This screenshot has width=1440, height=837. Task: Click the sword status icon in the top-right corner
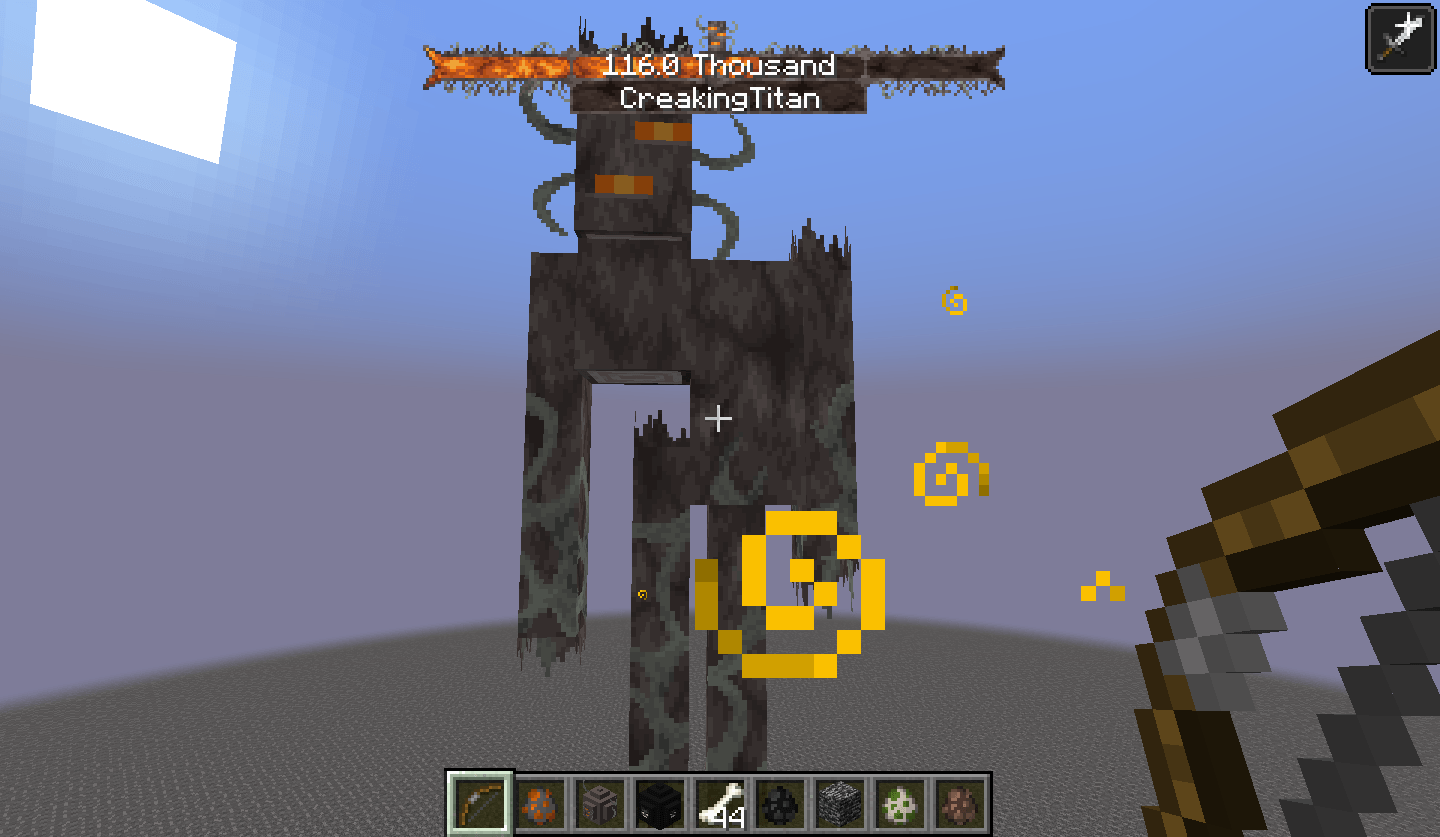1400,38
